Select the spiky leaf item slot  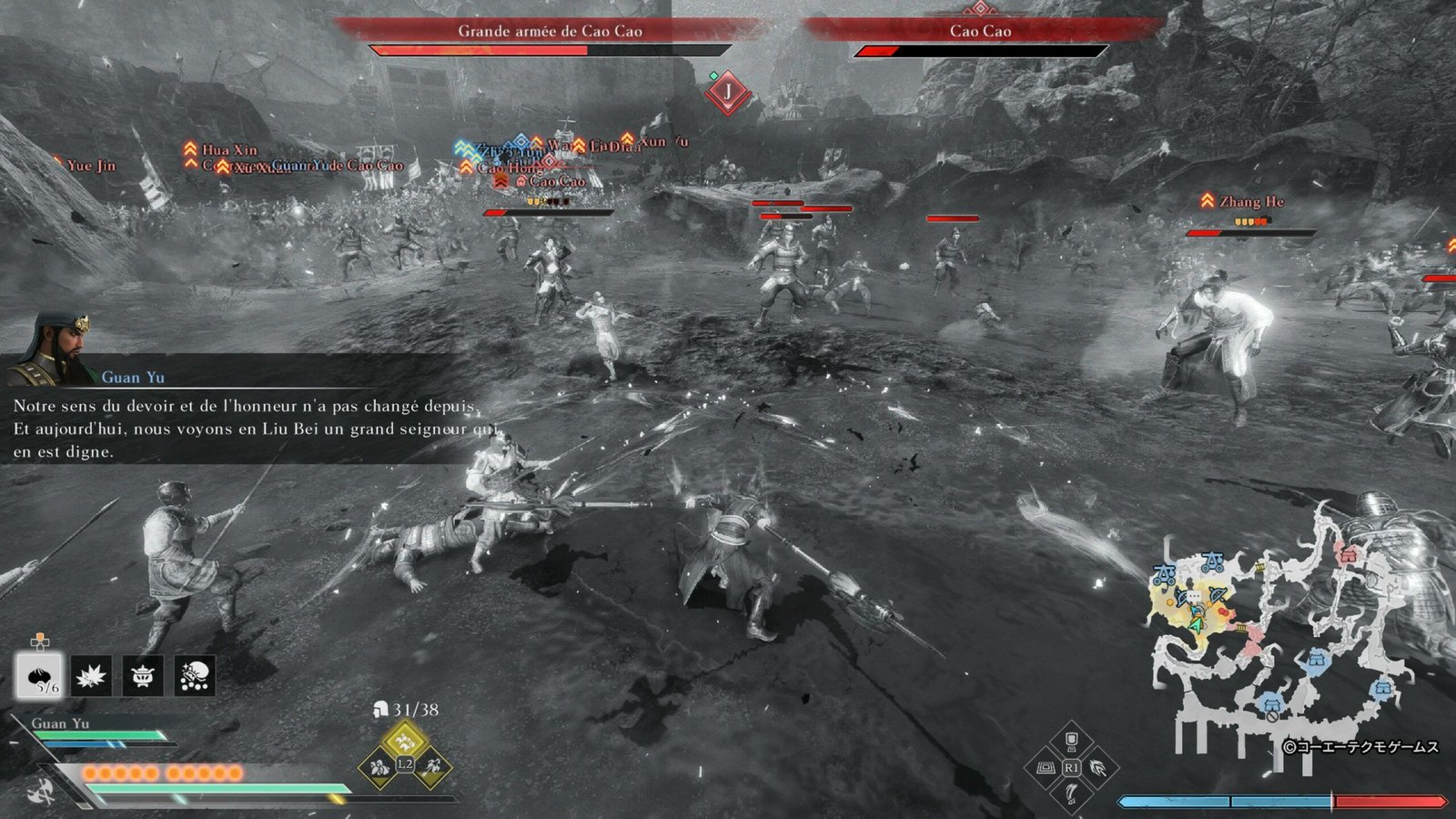pos(91,676)
